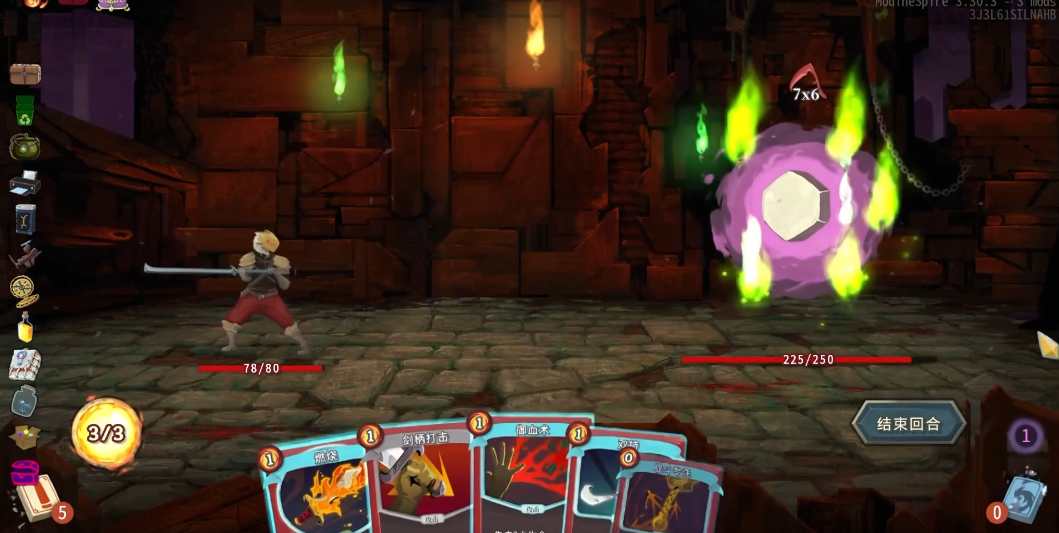This screenshot has height=533, width=1059.
Task: Inspect the brown satchel relic
Action: coord(25,74)
